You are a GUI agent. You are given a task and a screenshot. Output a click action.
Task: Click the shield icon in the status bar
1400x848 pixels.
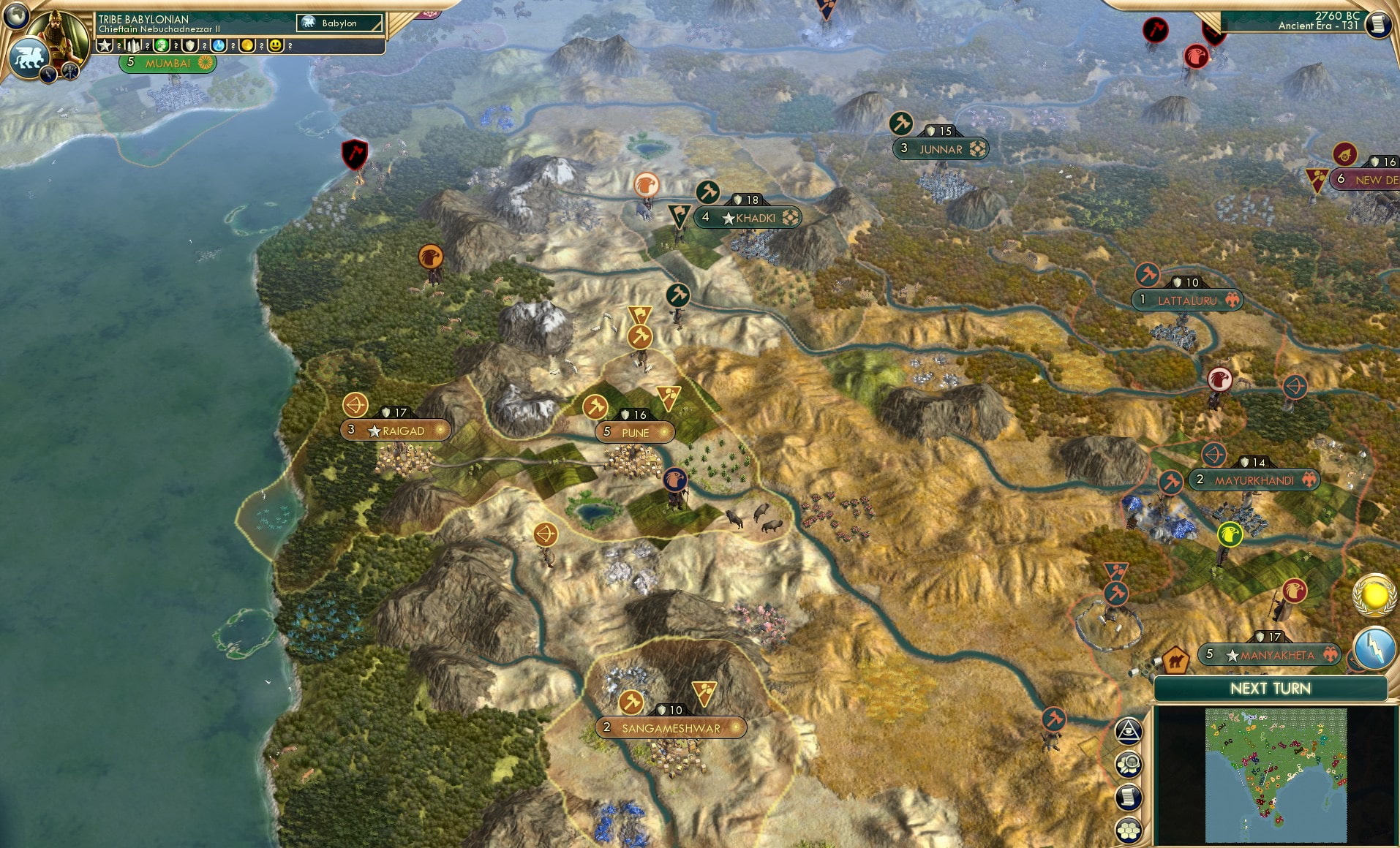(192, 45)
